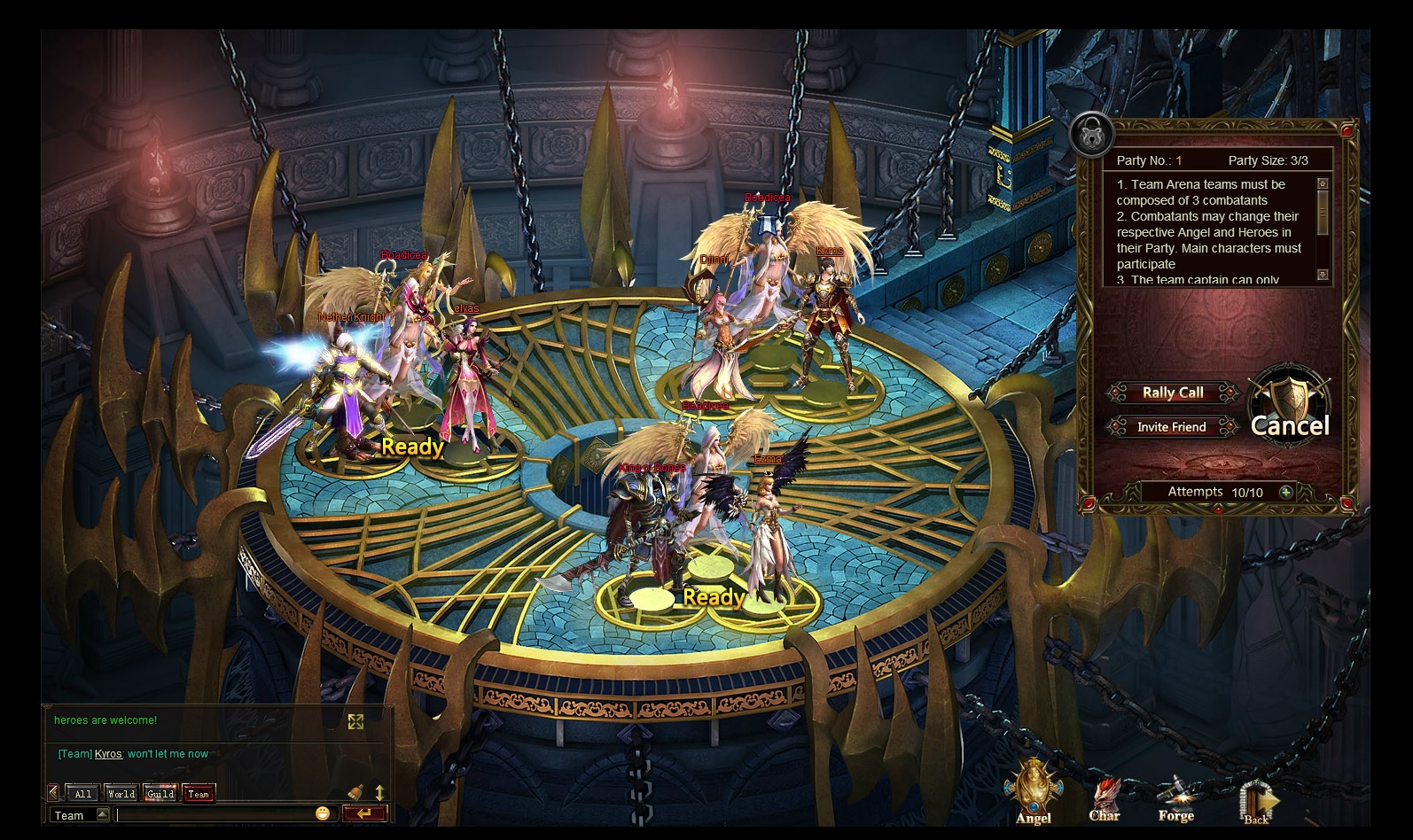This screenshot has height=840, width=1413.
Task: Send the chat message with the enter button
Action: click(364, 813)
